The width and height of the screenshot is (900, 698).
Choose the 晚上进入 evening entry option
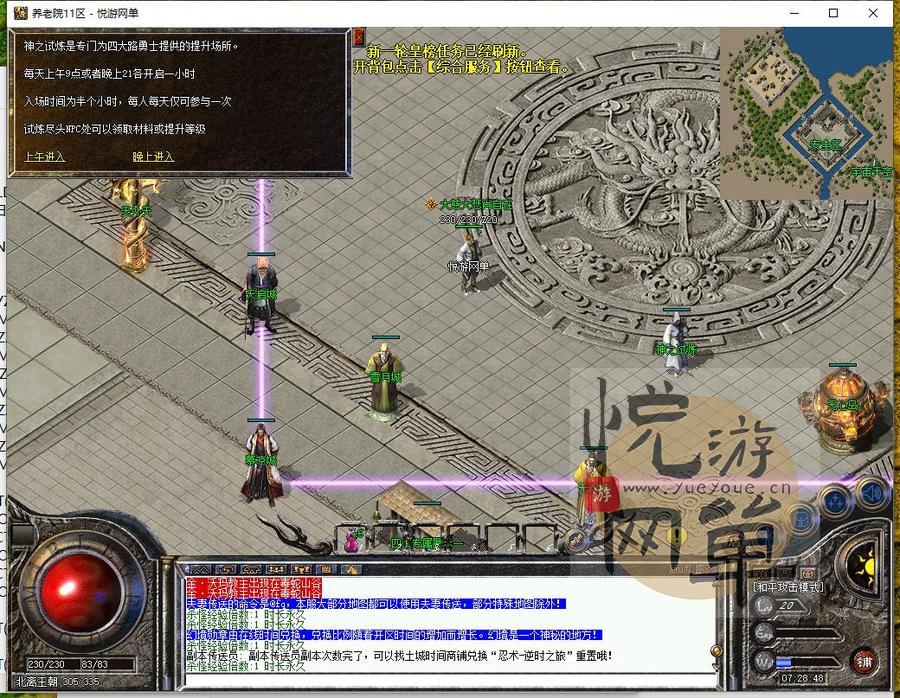pos(153,157)
